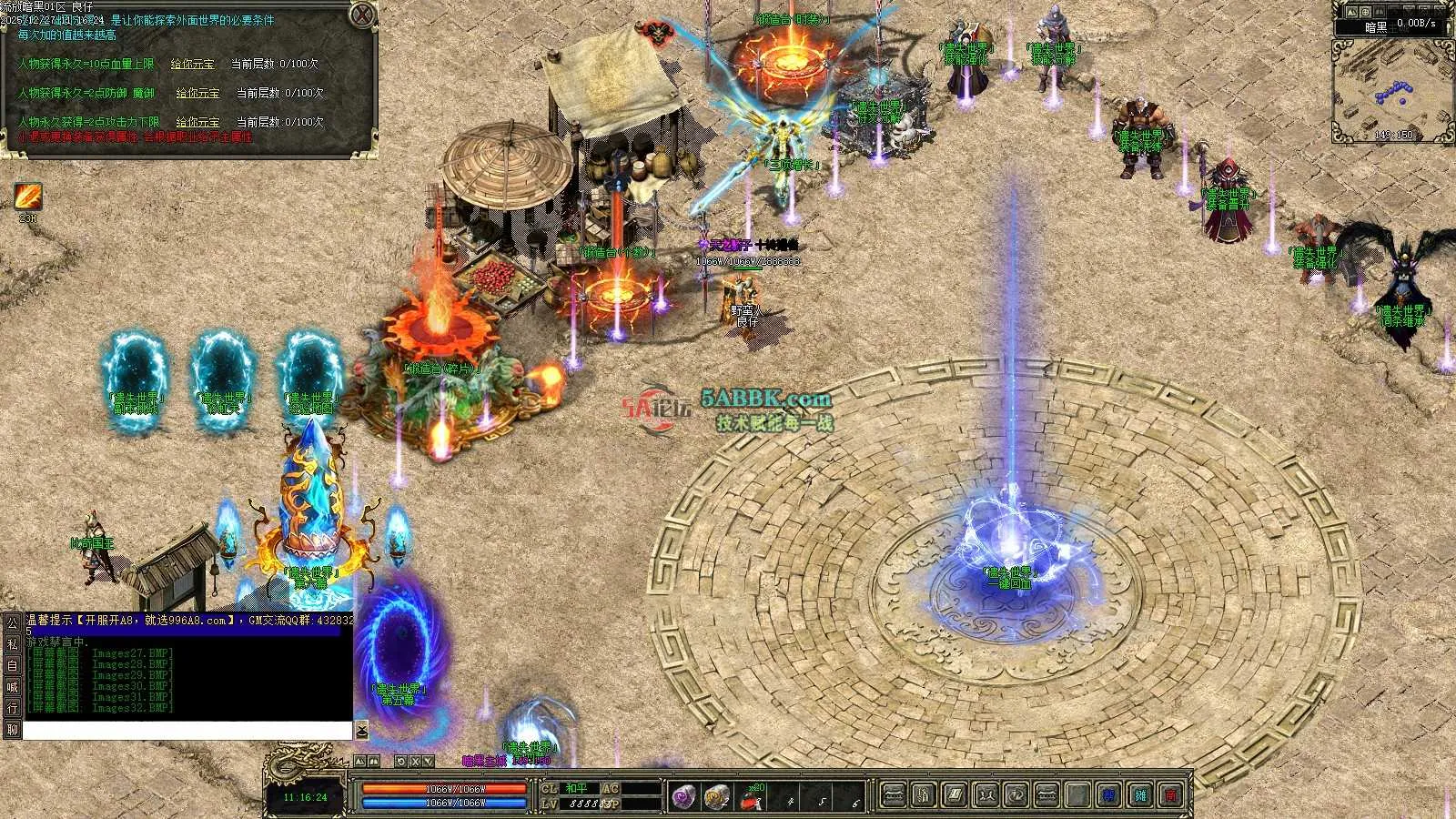Choose the 行 guild chat channel
Viewport: 1456px width, 819px height.
12,708
